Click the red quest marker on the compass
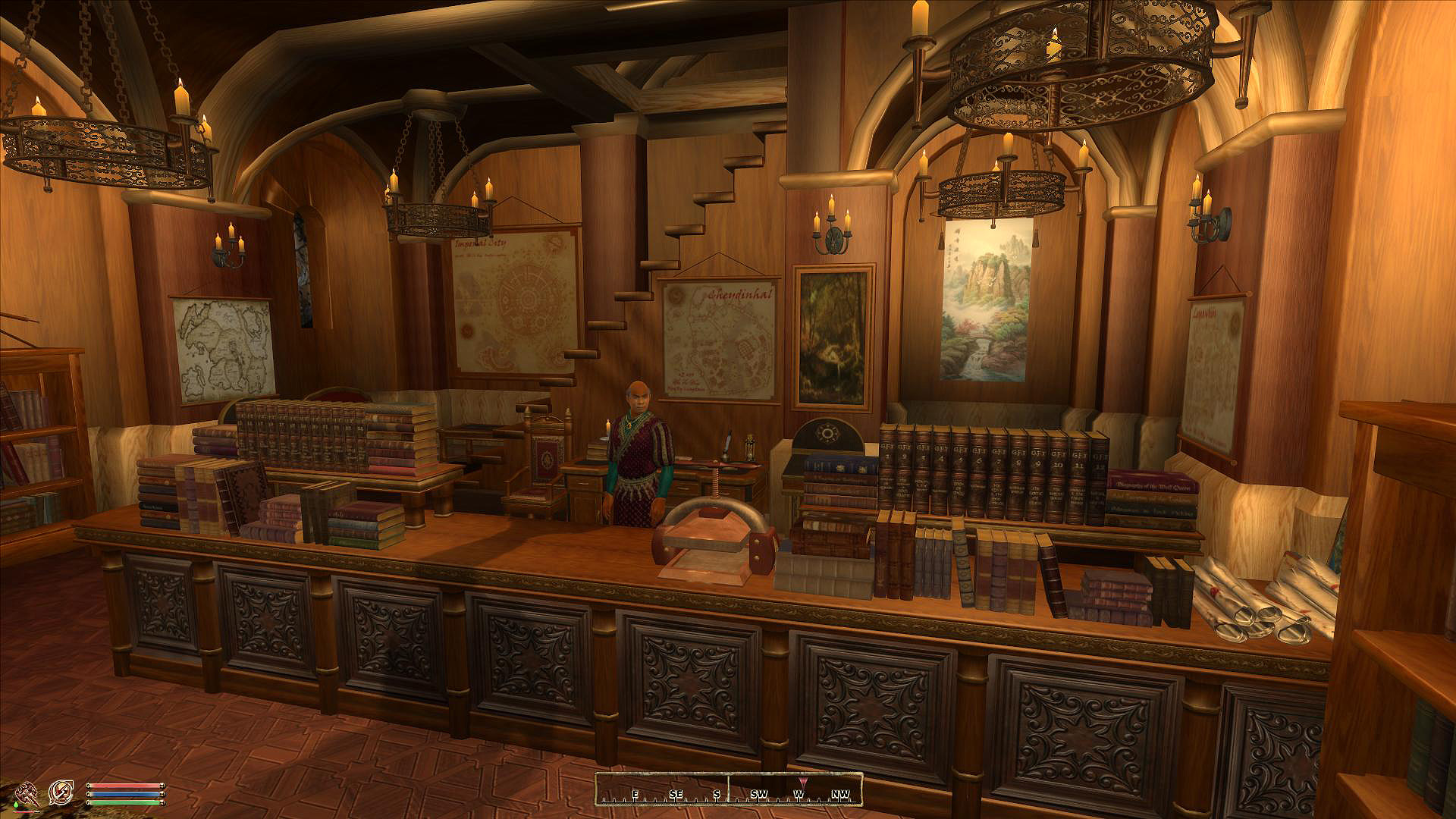Viewport: 1456px width, 819px height. tap(803, 782)
